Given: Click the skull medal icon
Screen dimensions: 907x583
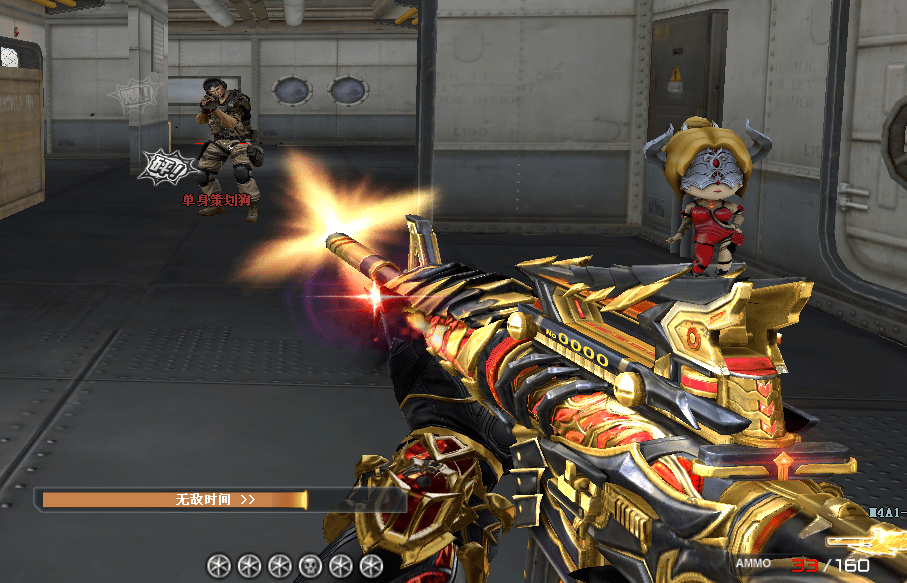Looking at the screenshot, I should (310, 566).
